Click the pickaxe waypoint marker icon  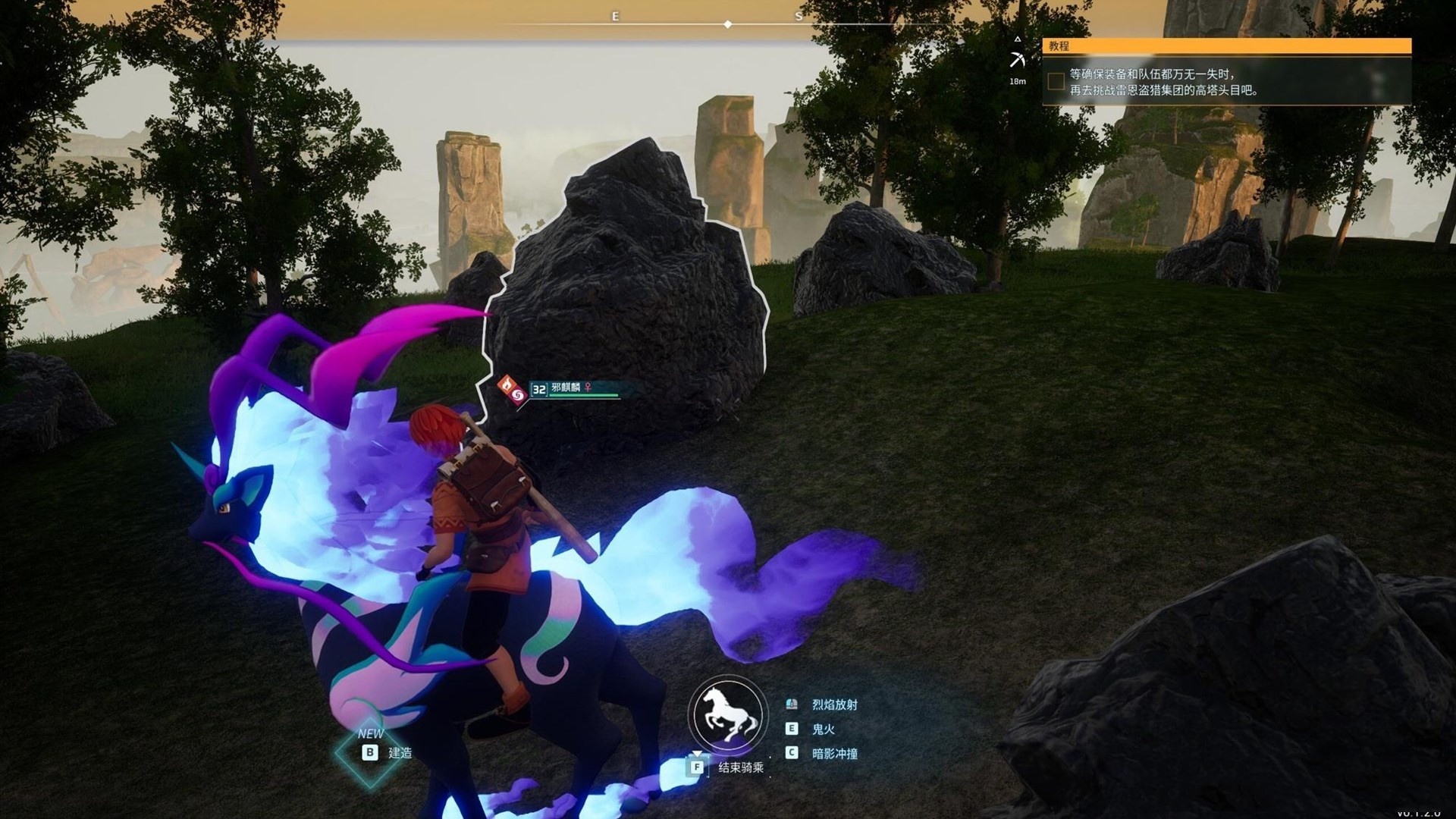point(1017,59)
